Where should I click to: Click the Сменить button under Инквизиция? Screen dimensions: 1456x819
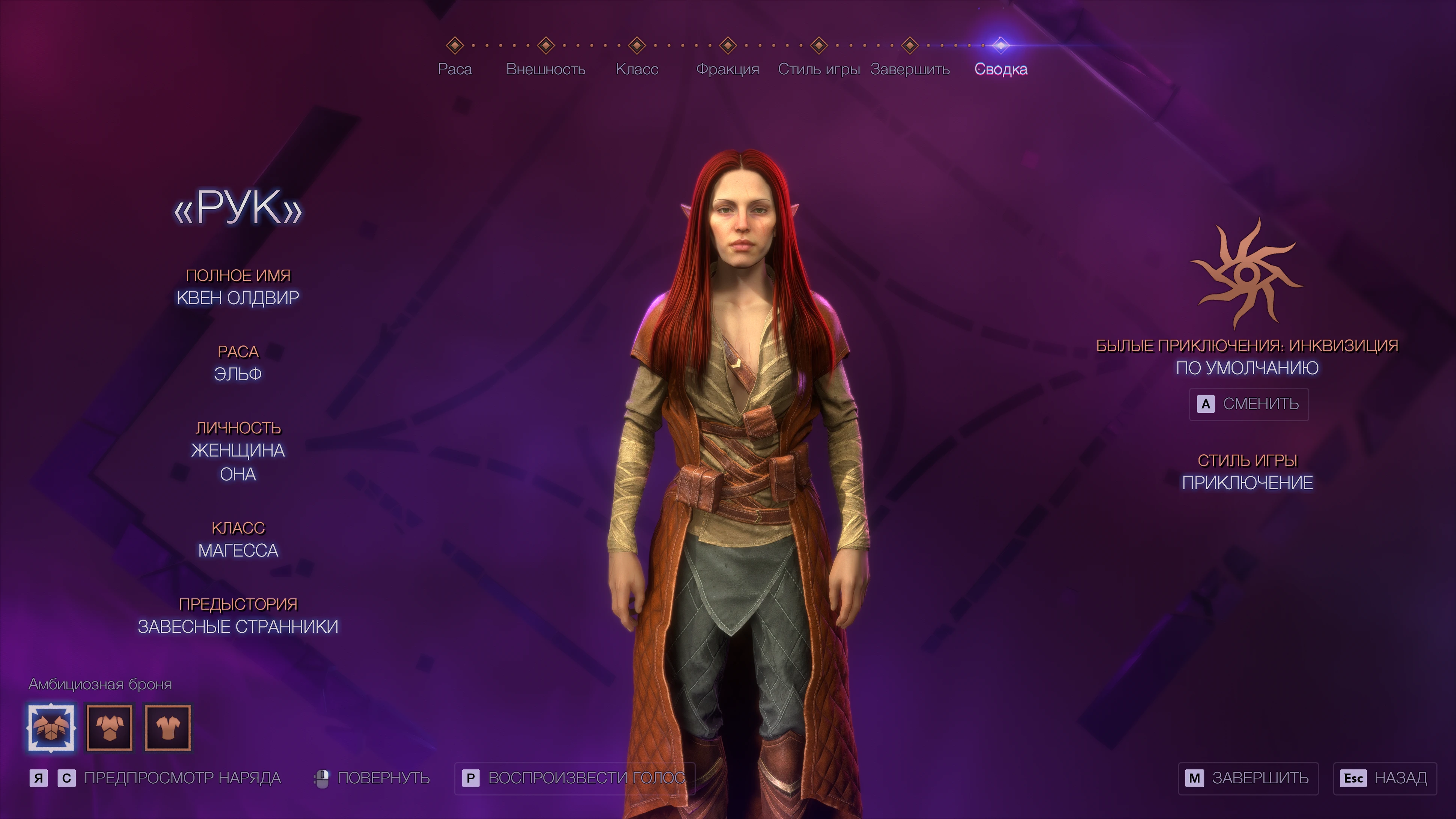point(1249,404)
